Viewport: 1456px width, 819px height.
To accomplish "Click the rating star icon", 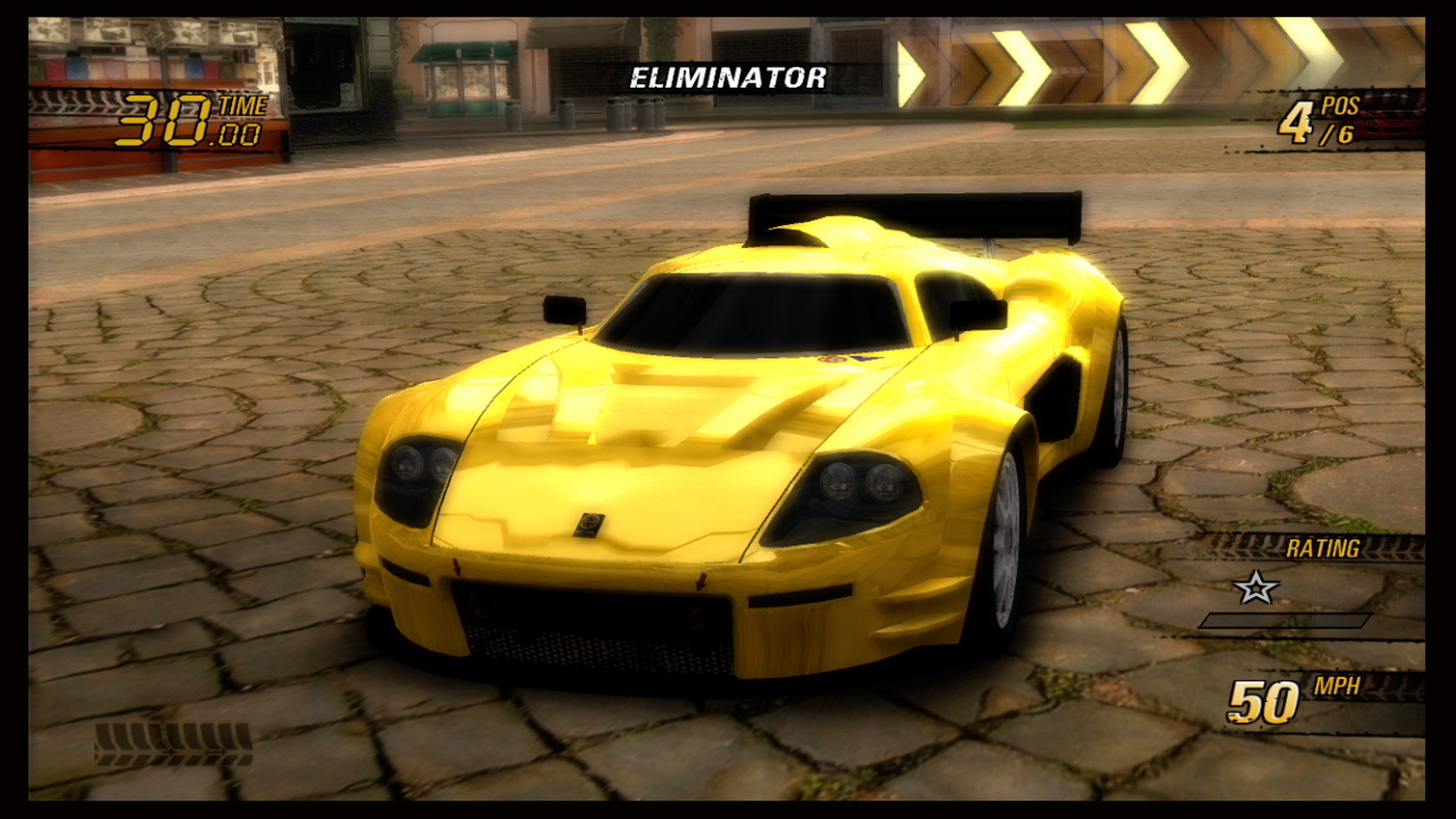I will tap(1256, 588).
